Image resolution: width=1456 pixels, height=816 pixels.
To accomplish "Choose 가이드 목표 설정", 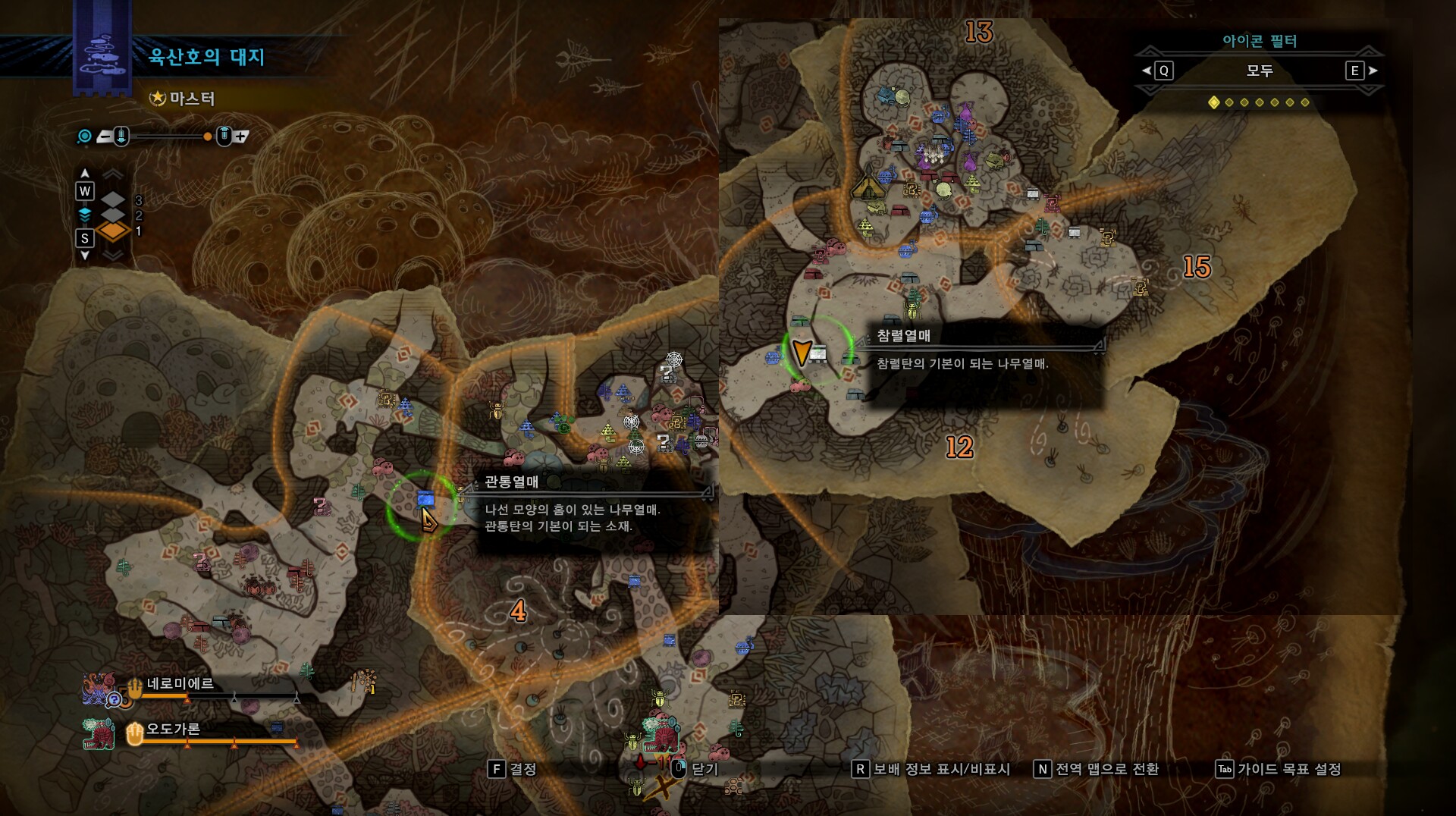I will click(1279, 769).
